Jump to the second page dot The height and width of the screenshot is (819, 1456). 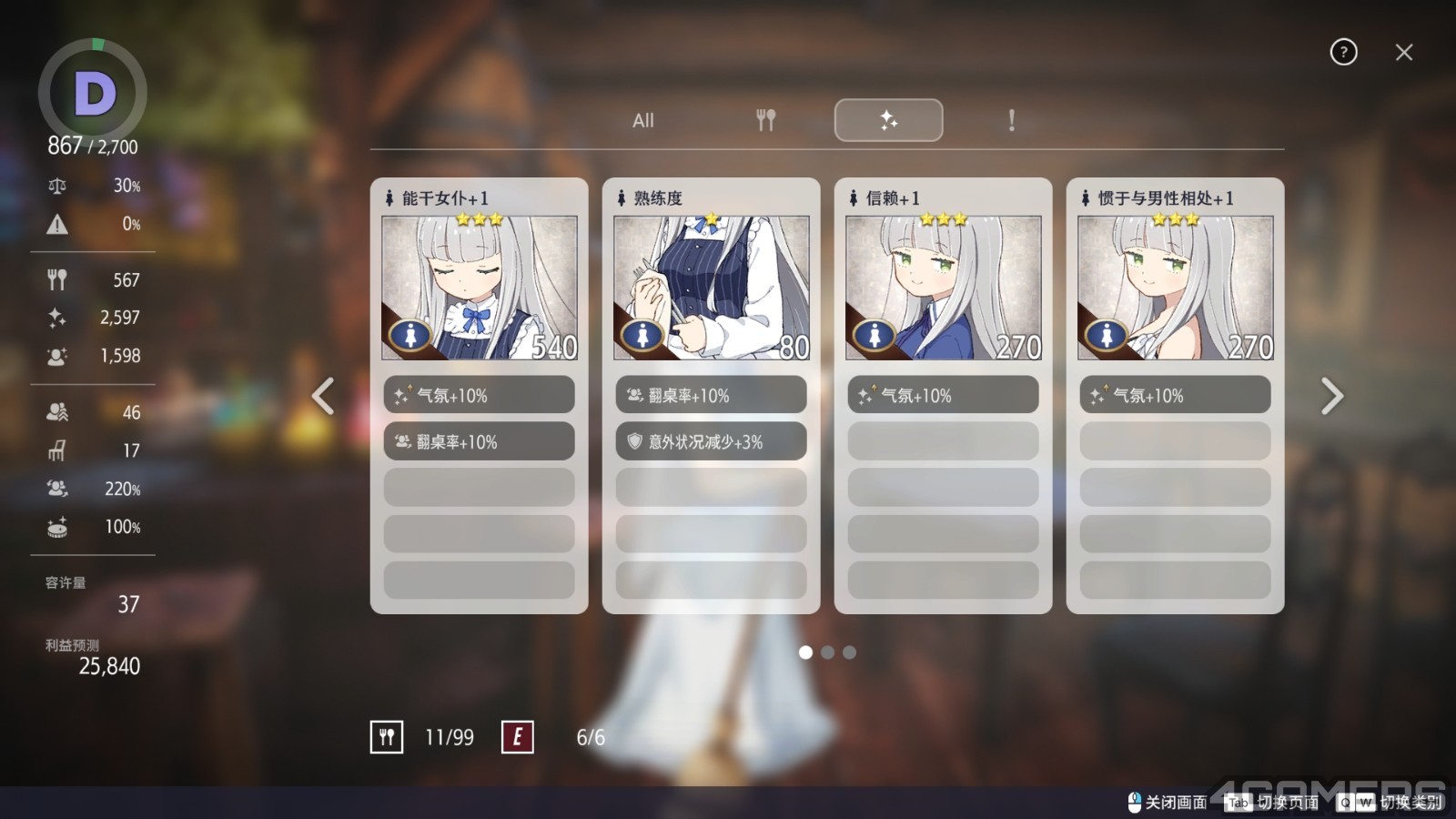coord(827,652)
